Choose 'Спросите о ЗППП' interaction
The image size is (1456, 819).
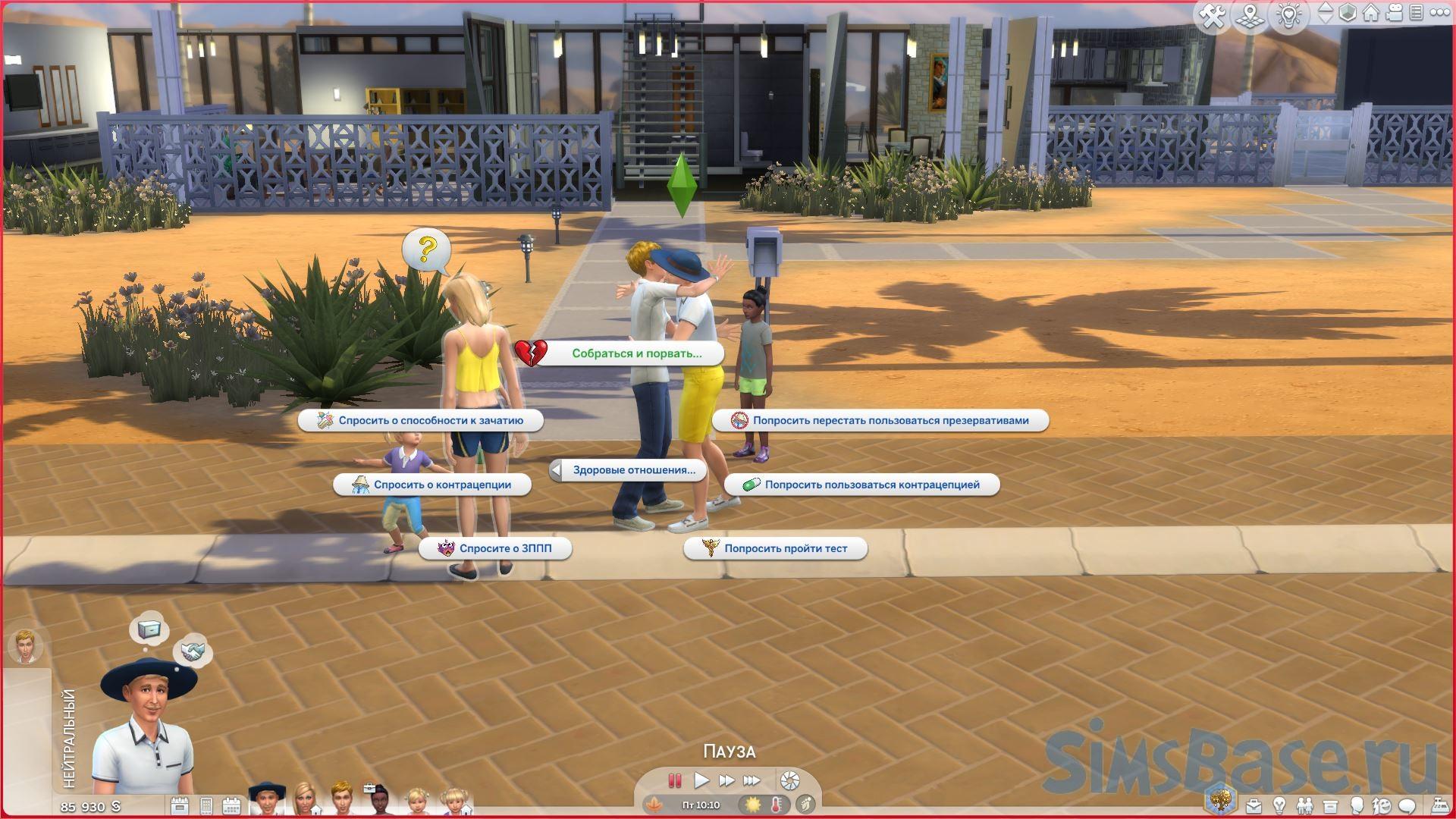coord(504,548)
